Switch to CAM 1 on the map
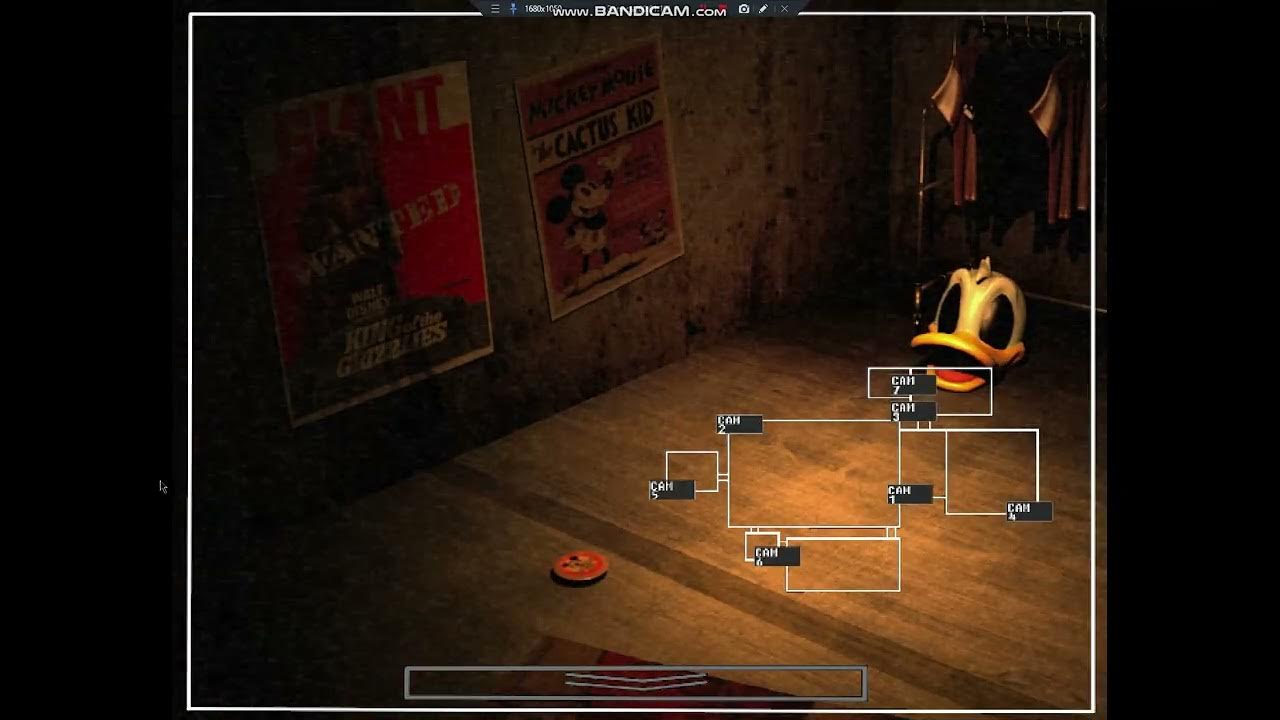Viewport: 1280px width, 720px height. (909, 494)
